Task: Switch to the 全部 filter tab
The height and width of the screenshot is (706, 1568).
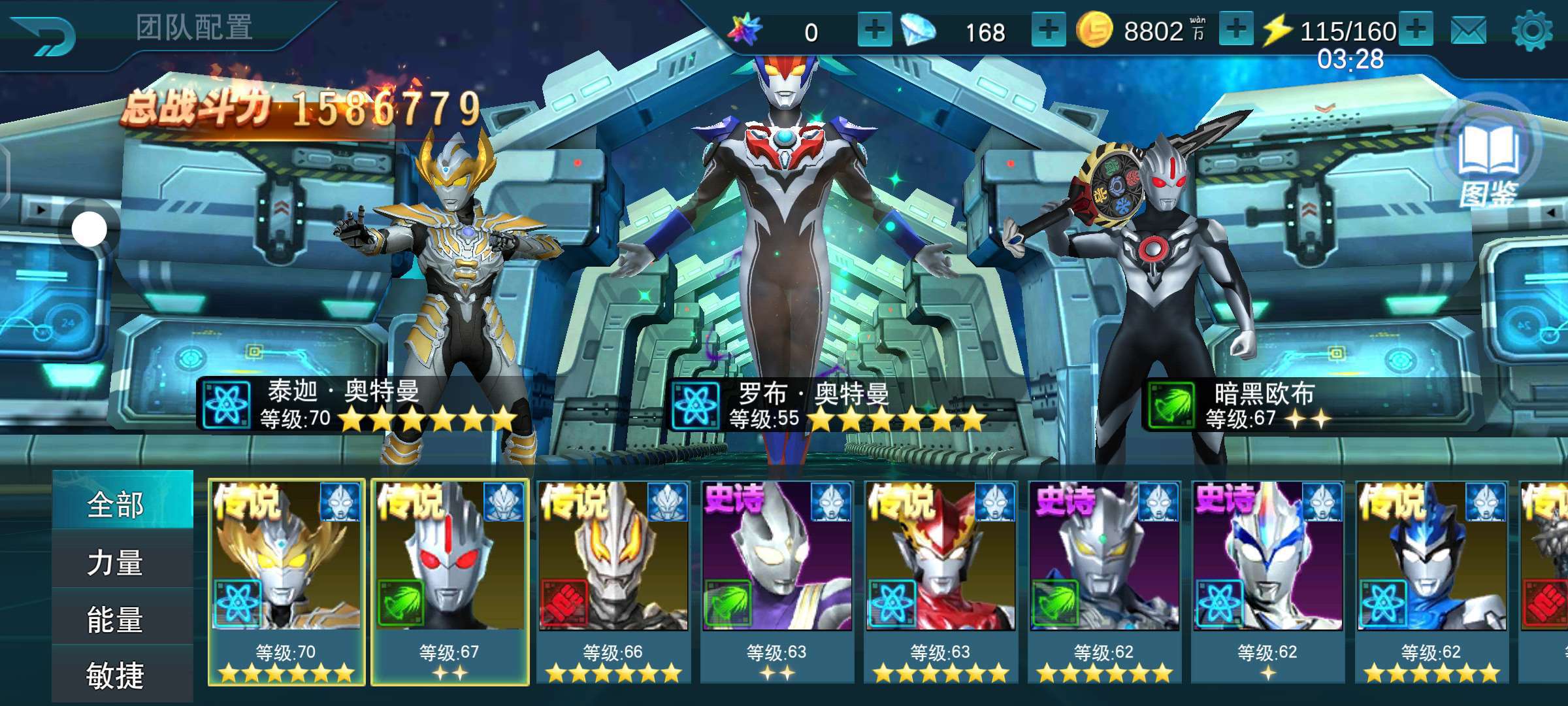Action: click(x=116, y=505)
